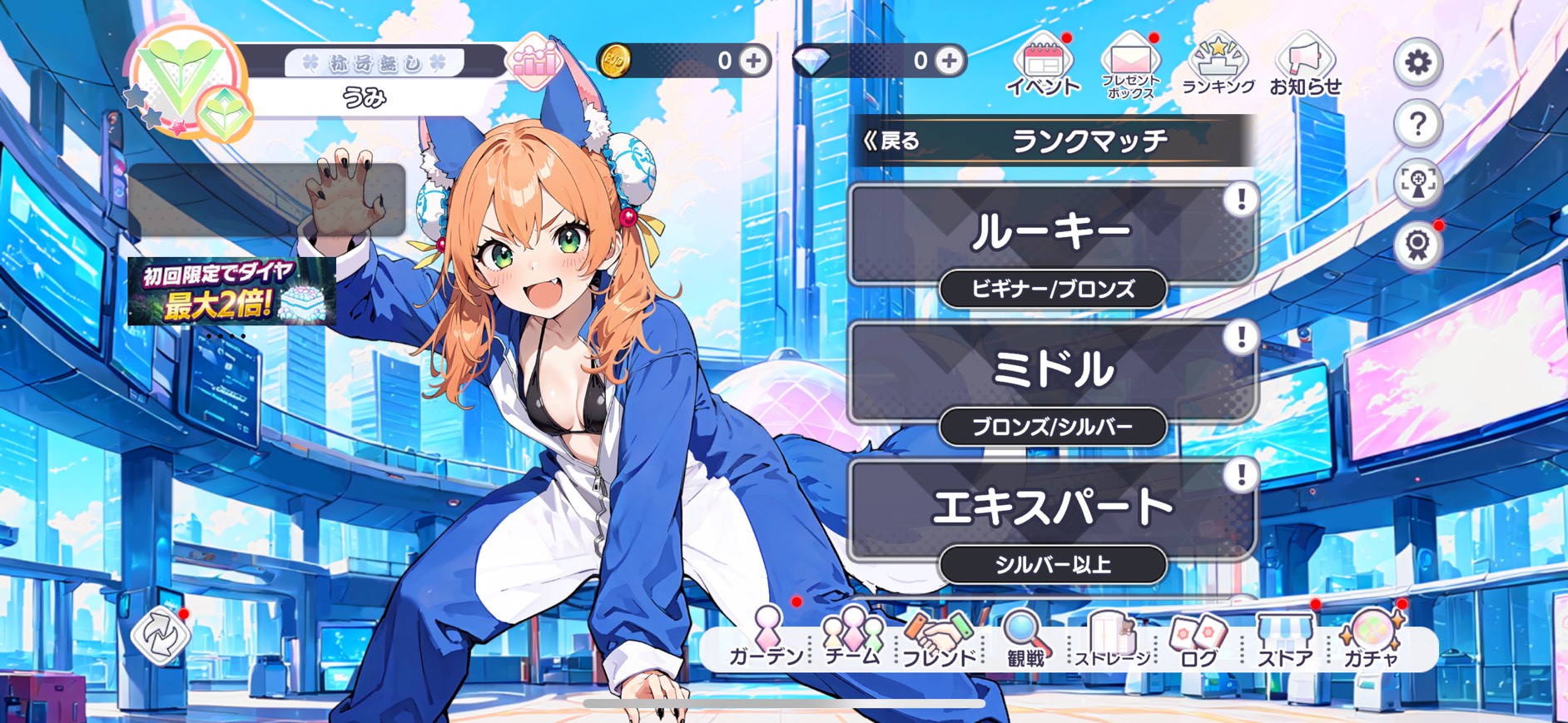Open the ガーデン menu
The height and width of the screenshot is (723, 1568).
click(767, 639)
